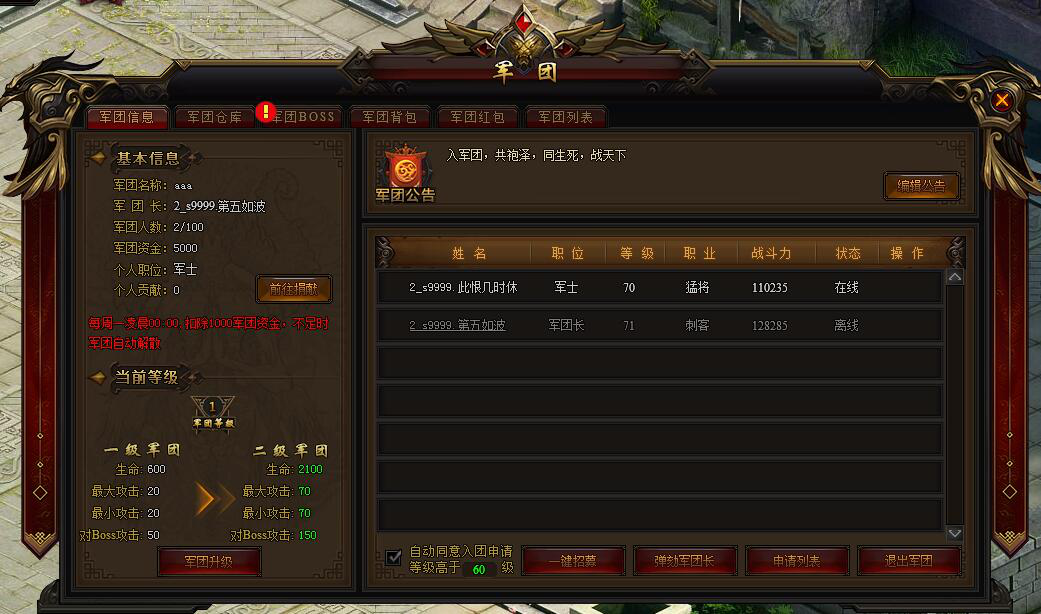
Task: Switch to the 军团BOSS tab
Action: [303, 117]
